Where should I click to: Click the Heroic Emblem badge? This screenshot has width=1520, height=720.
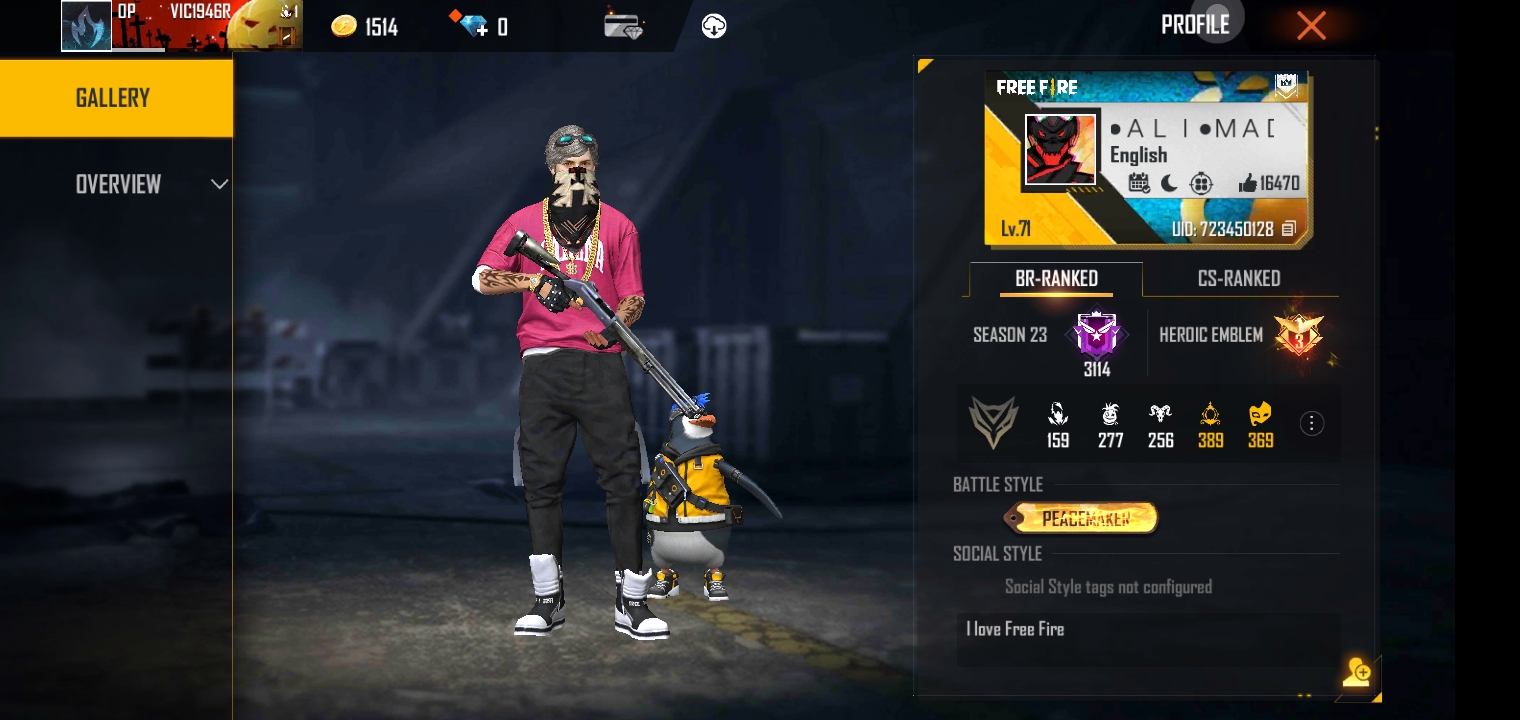[x=1298, y=336]
